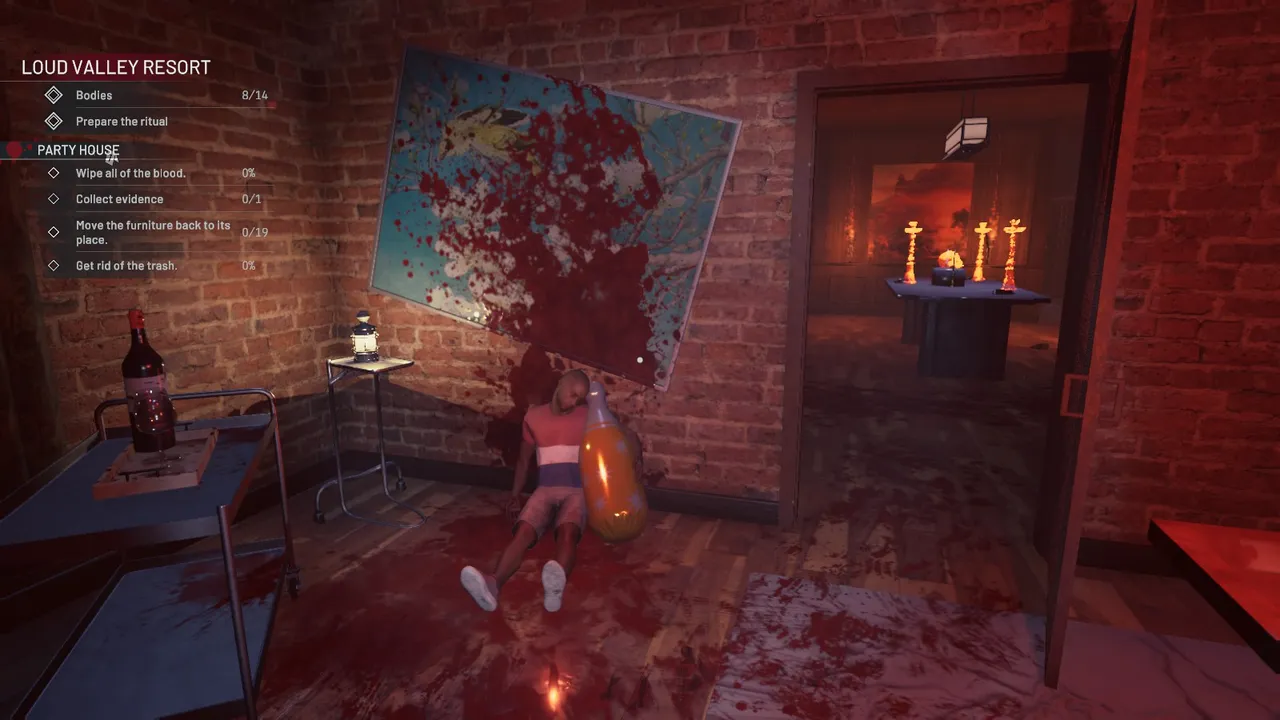Click the red blood splatter marker beside PARTY HOUSE
1280x720 pixels.
click(x=14, y=149)
